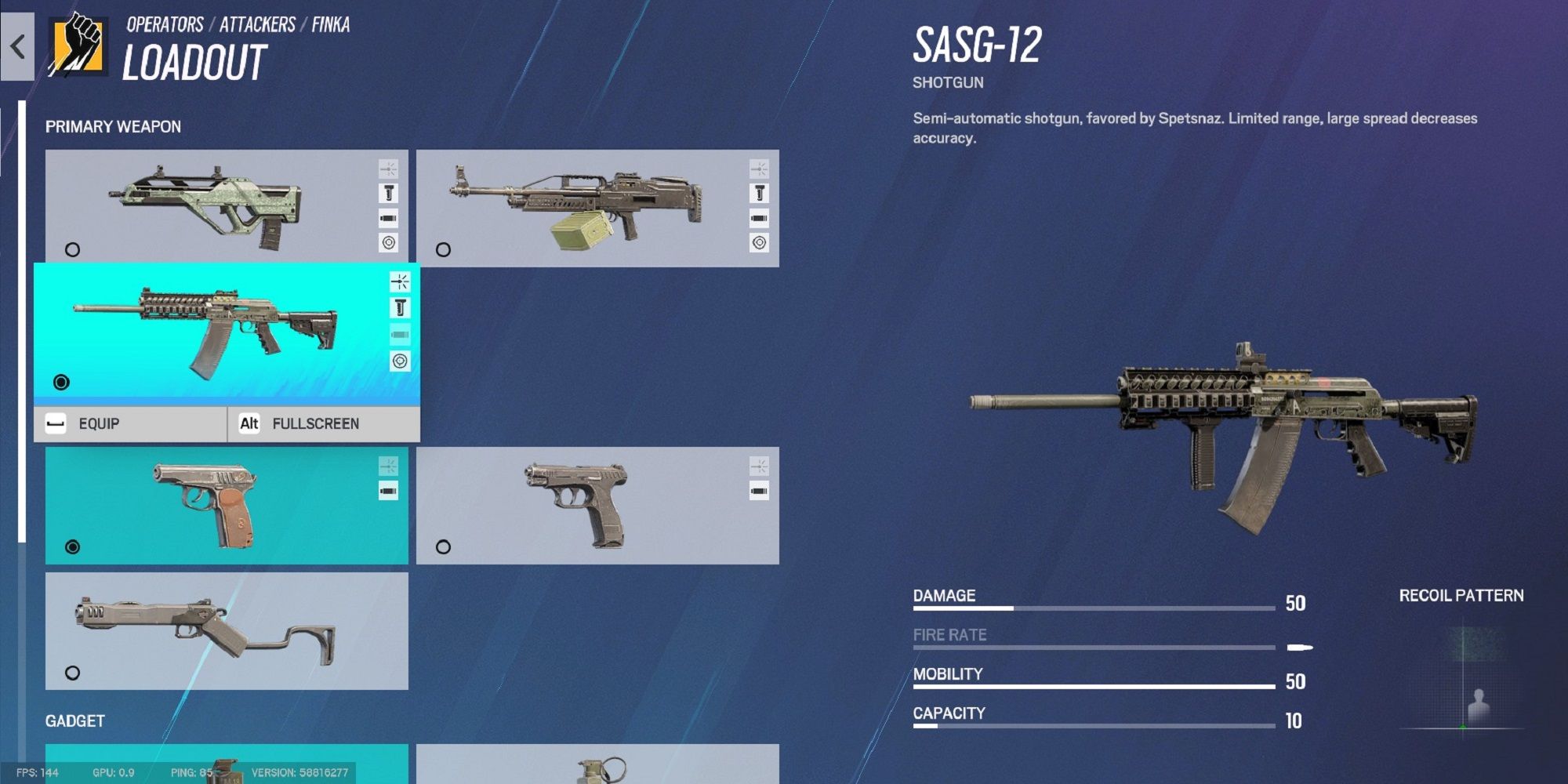Click FULLSCREEN to view the SASG-12
Screen dimensions: 1568x784
[x=315, y=423]
